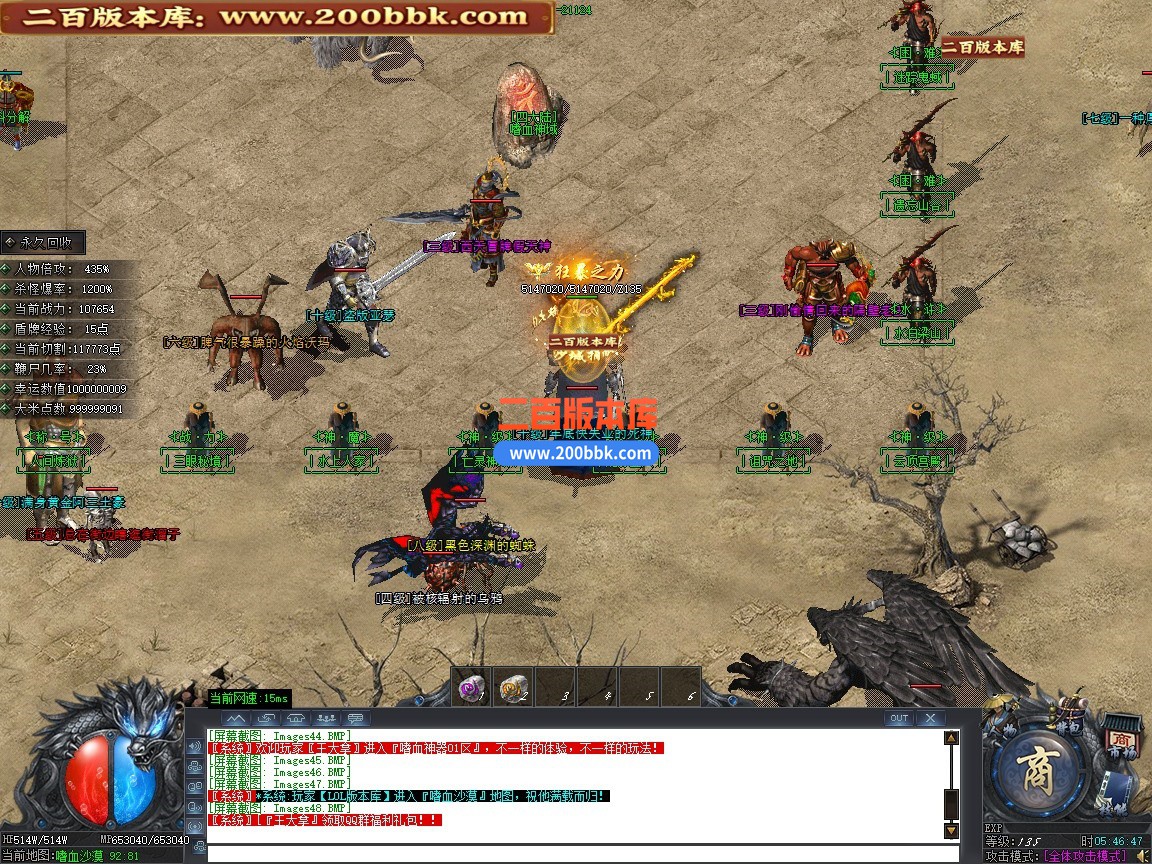Use the purple scroll in hotbar slot 1
The image size is (1152, 864).
471,686
